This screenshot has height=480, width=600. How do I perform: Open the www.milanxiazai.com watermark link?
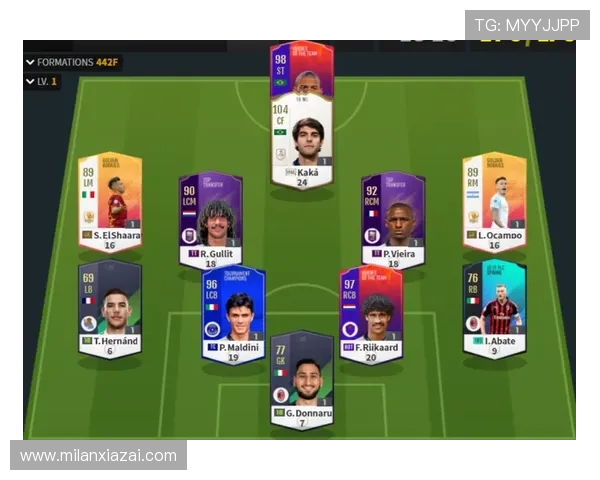pyautogui.click(x=98, y=456)
